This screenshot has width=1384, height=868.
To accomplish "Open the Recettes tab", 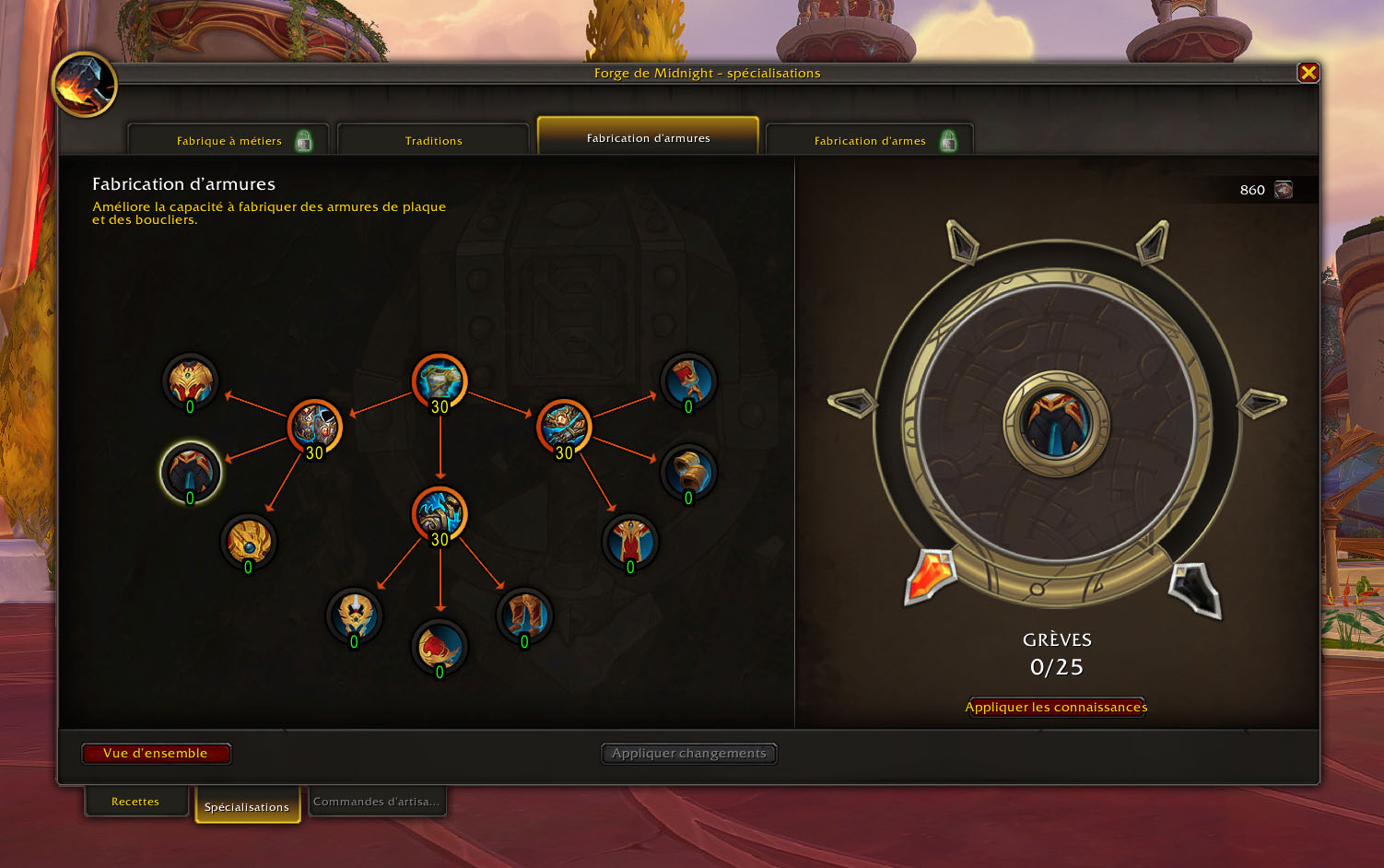I will pyautogui.click(x=135, y=802).
